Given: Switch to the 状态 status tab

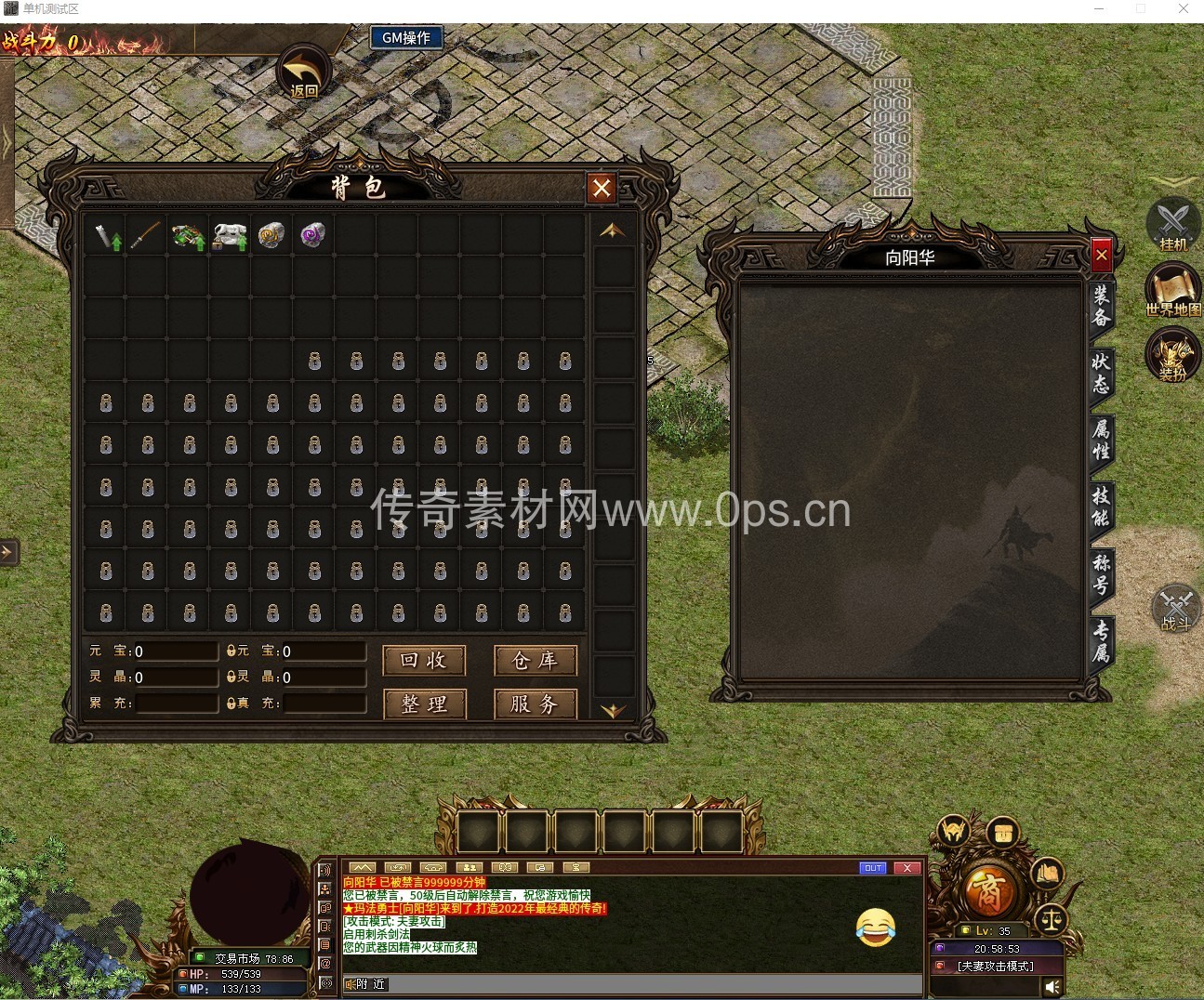Looking at the screenshot, I should 1101,373.
